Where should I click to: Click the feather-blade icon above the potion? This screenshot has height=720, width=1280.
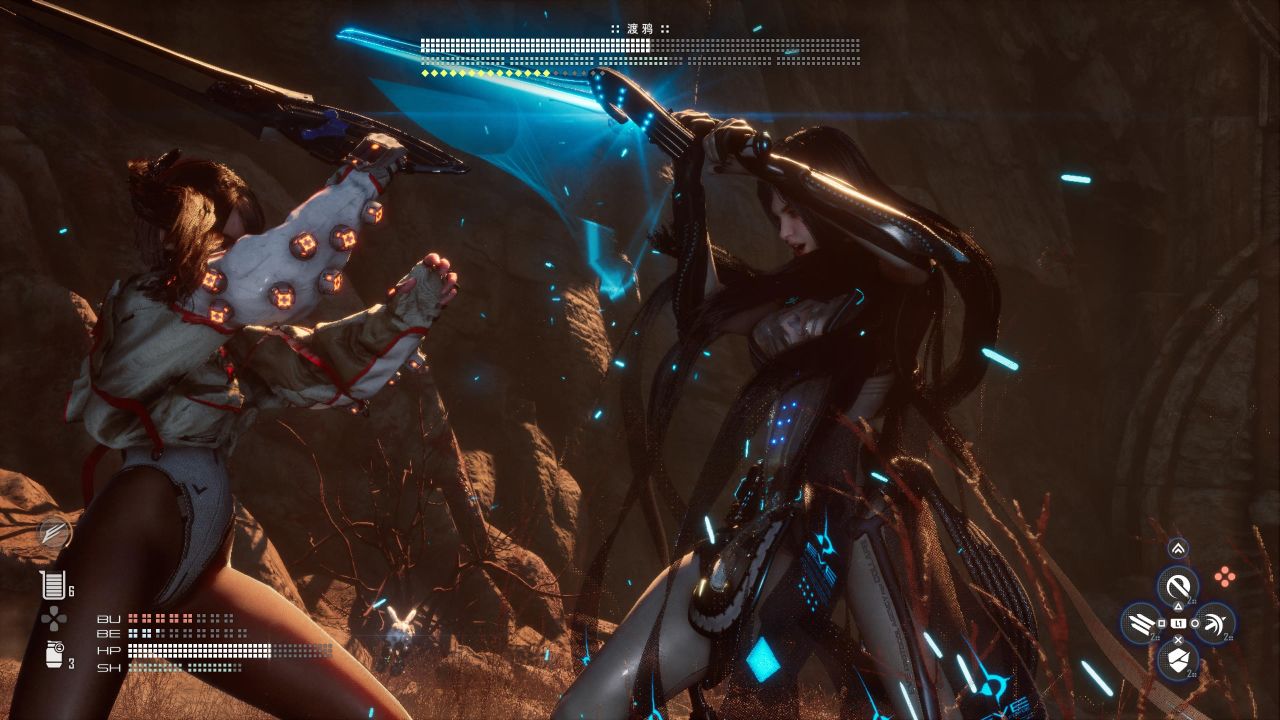[x=54, y=533]
